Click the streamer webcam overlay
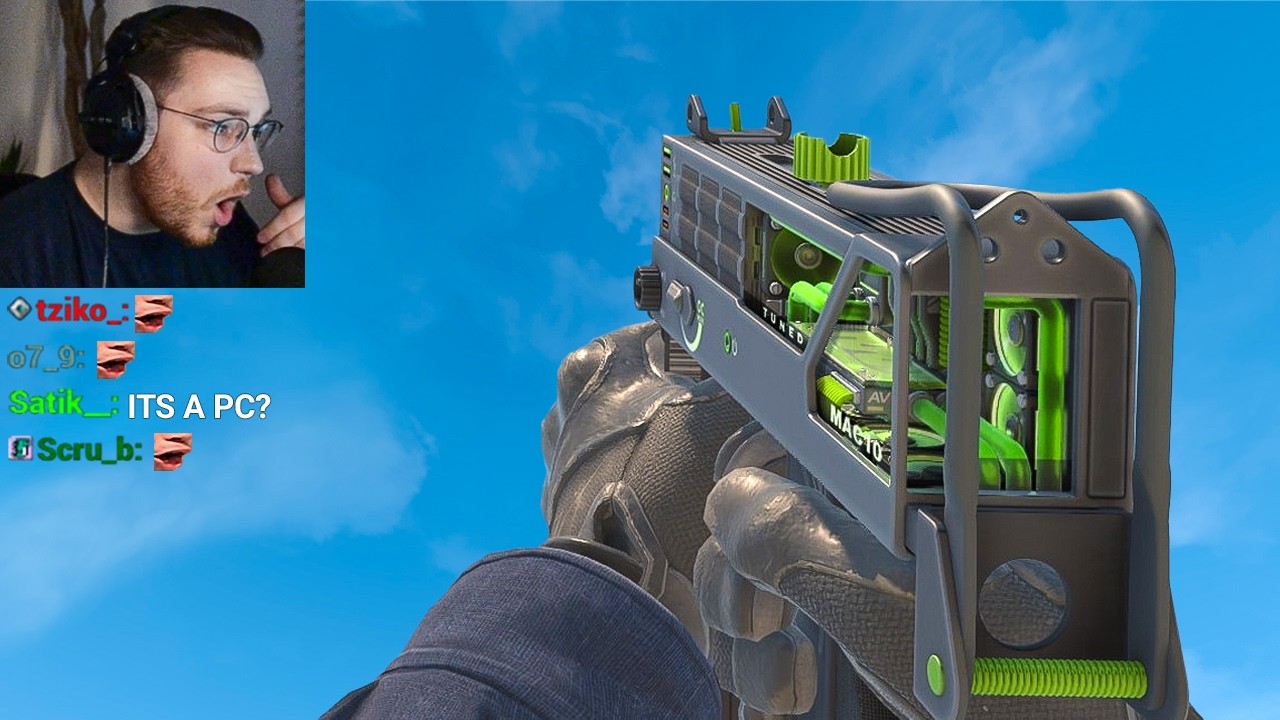 (152, 143)
